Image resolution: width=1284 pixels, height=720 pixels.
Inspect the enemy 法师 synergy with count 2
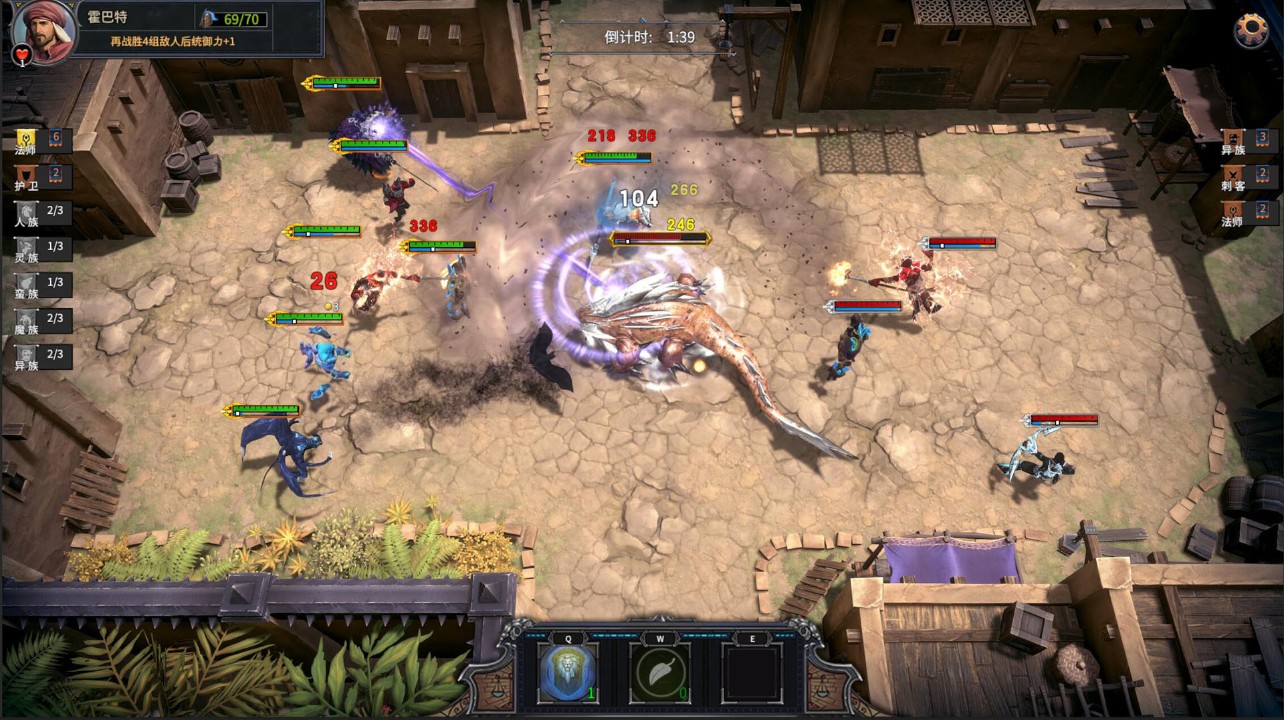(x=1233, y=211)
